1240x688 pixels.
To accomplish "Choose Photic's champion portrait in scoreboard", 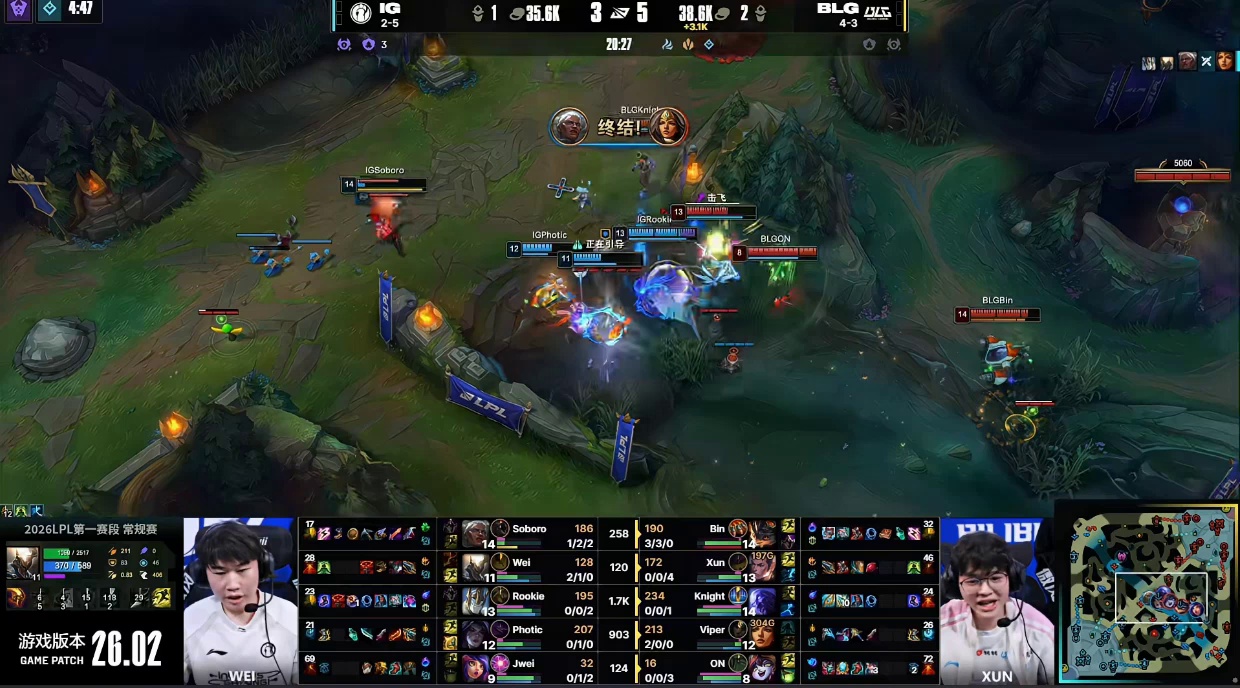I will (477, 635).
